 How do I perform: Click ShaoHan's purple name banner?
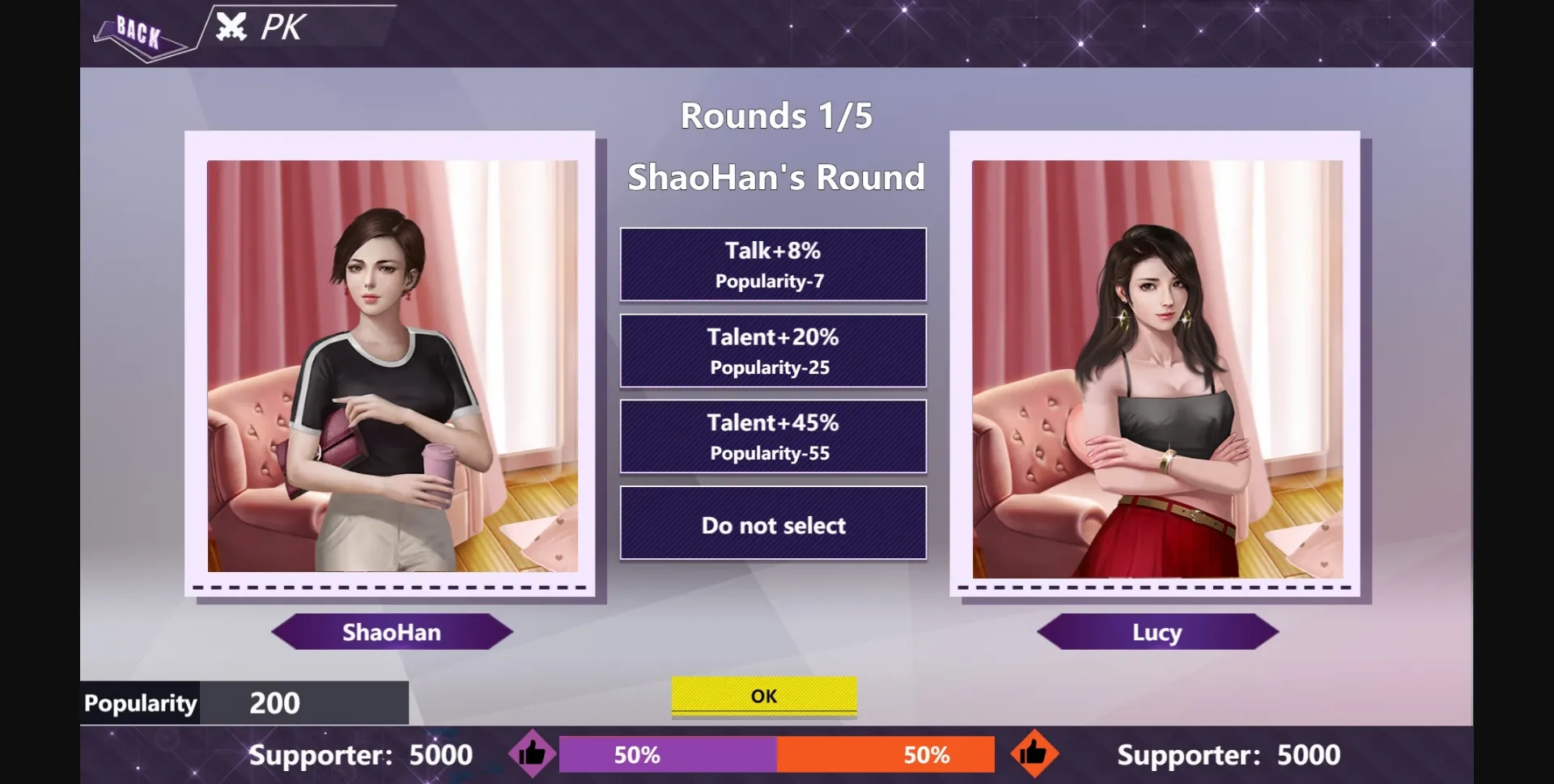[392, 633]
